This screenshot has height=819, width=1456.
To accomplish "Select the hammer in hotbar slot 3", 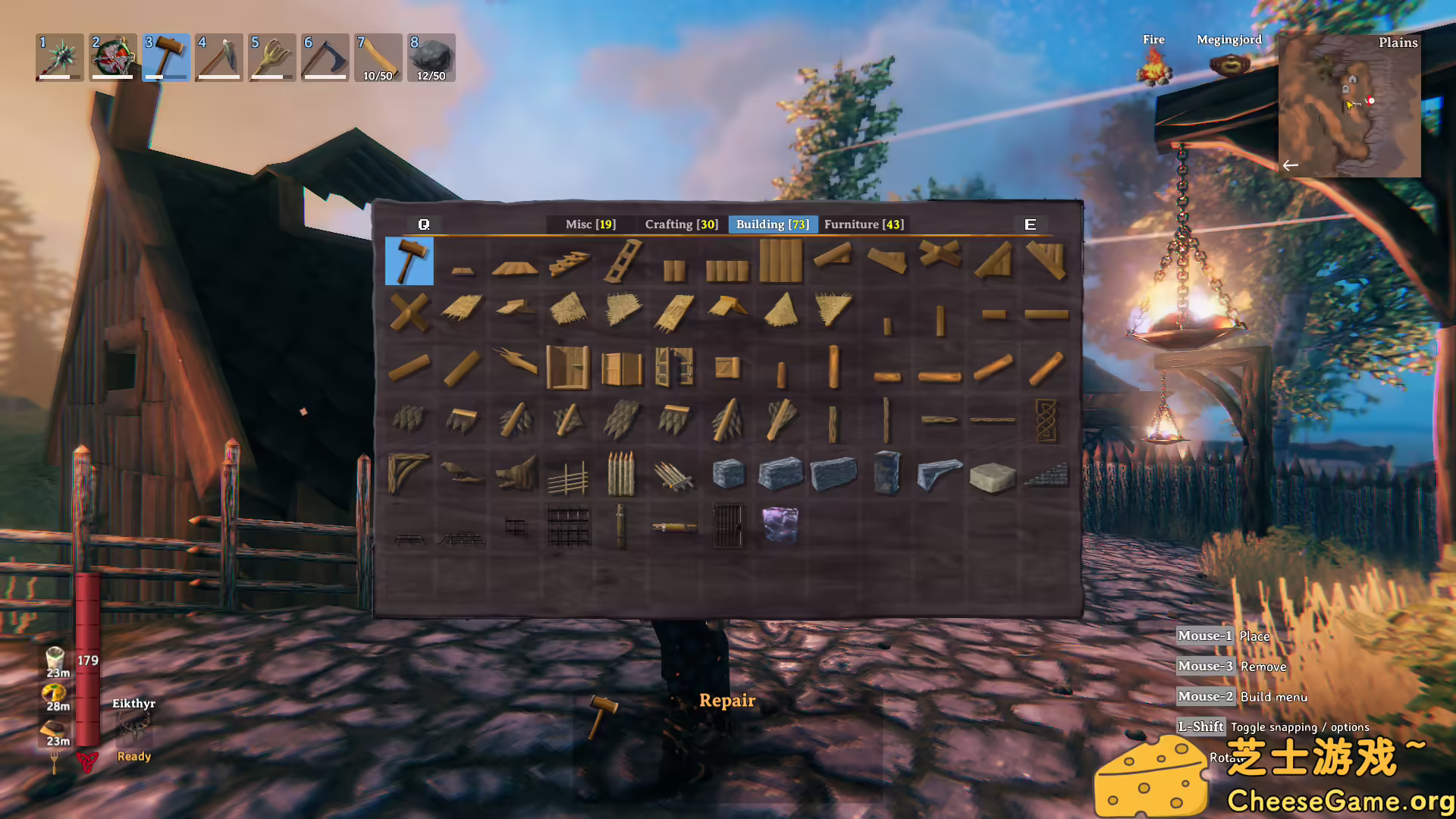I will click(x=165, y=58).
